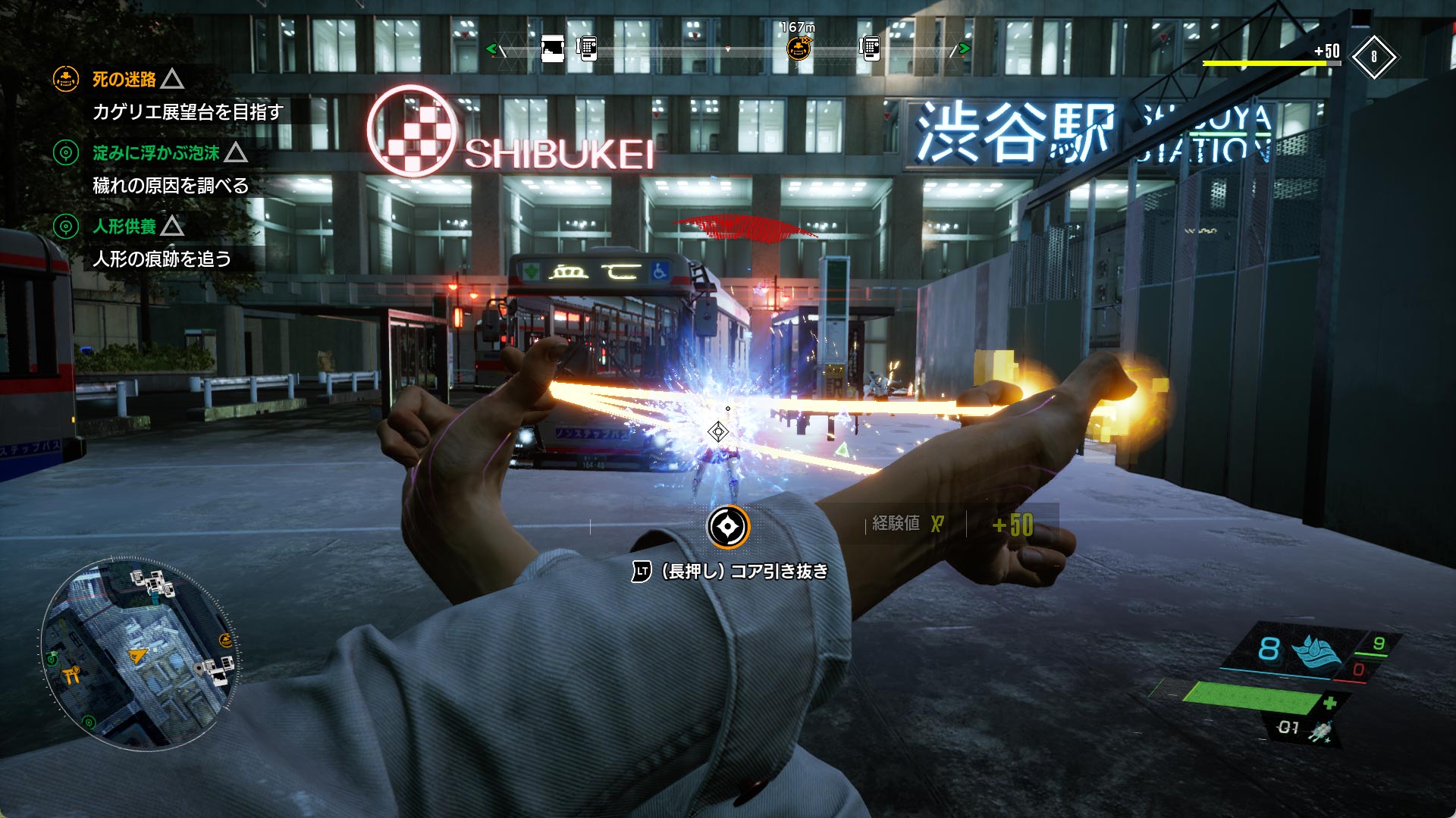Click the orange core grab icon
This screenshot has height=818, width=1456.
728,527
